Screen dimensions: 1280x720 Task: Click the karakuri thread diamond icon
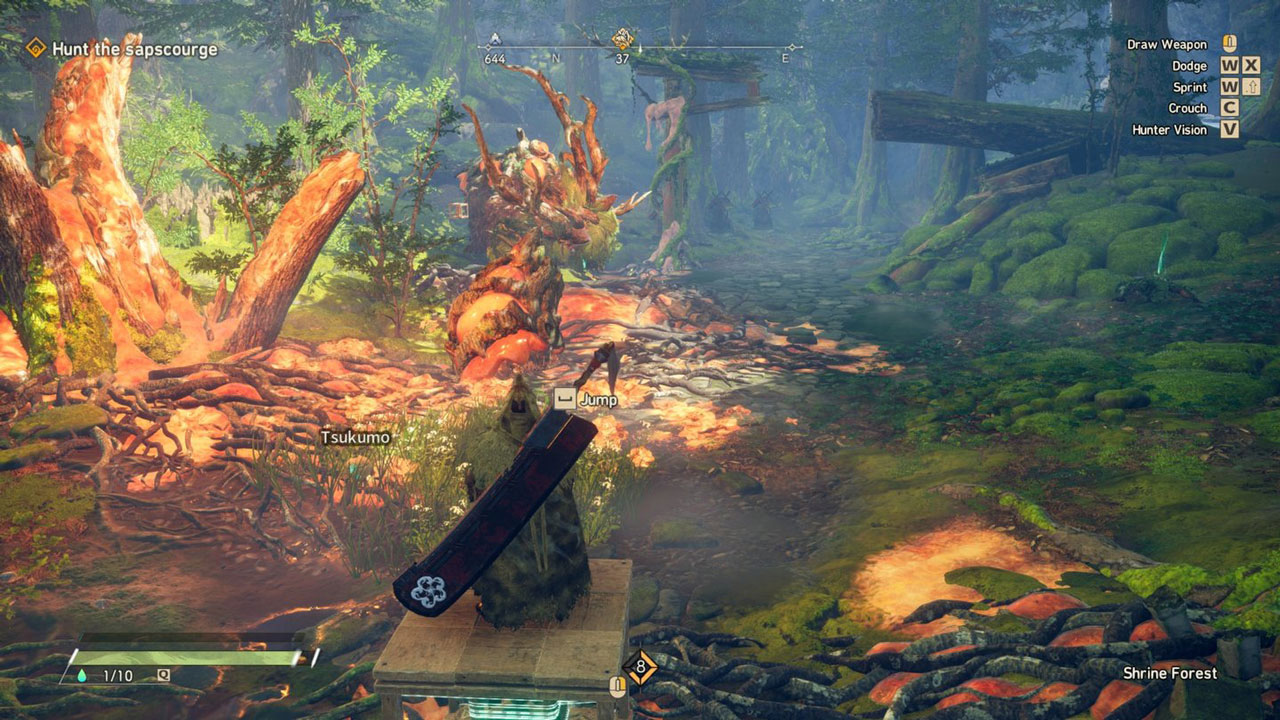640,667
